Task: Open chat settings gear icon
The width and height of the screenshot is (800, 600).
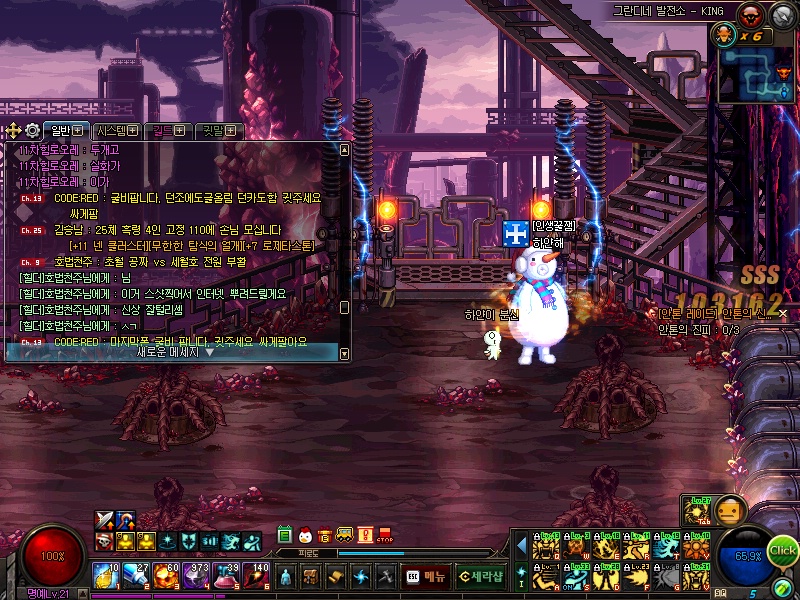Action: coord(32,130)
